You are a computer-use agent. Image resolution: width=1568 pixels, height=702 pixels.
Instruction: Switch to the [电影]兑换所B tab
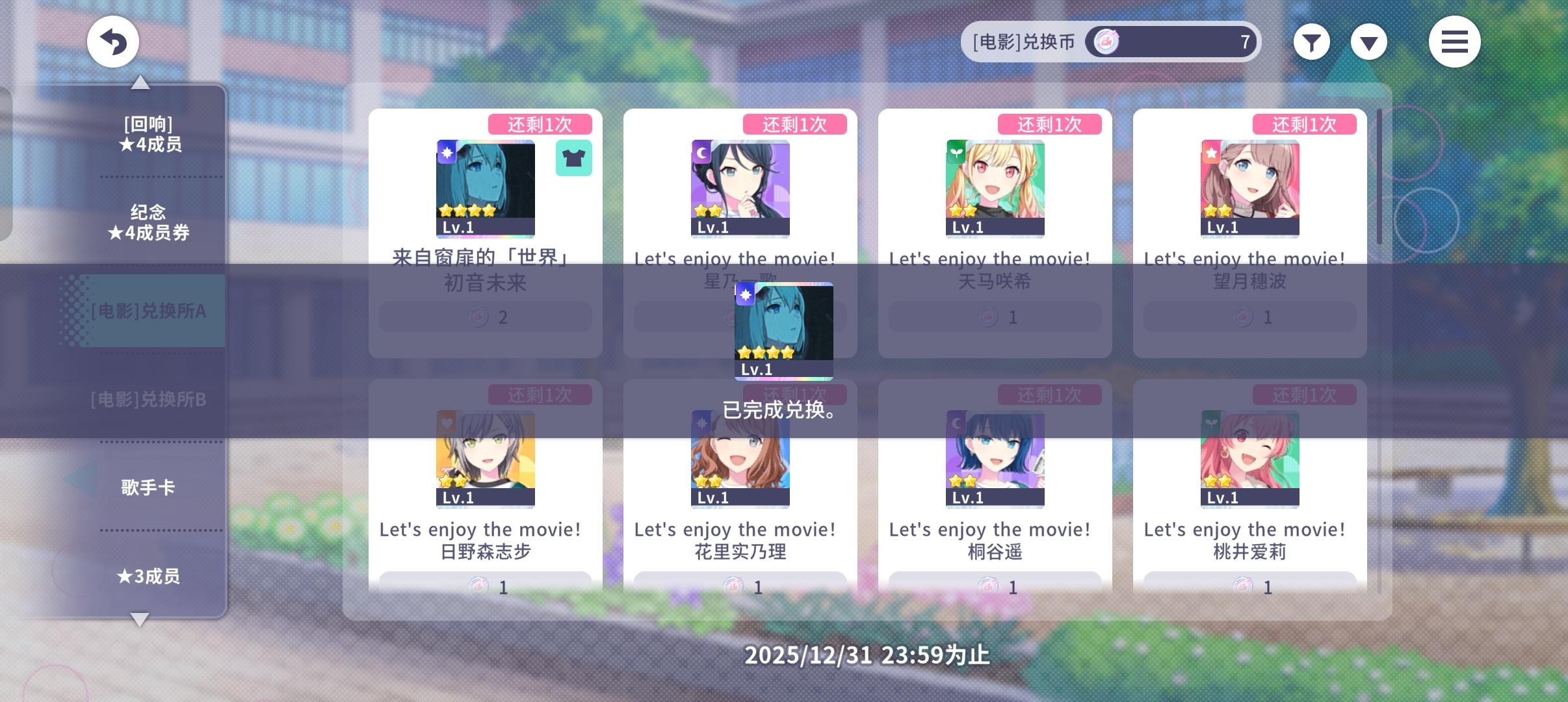coord(148,400)
